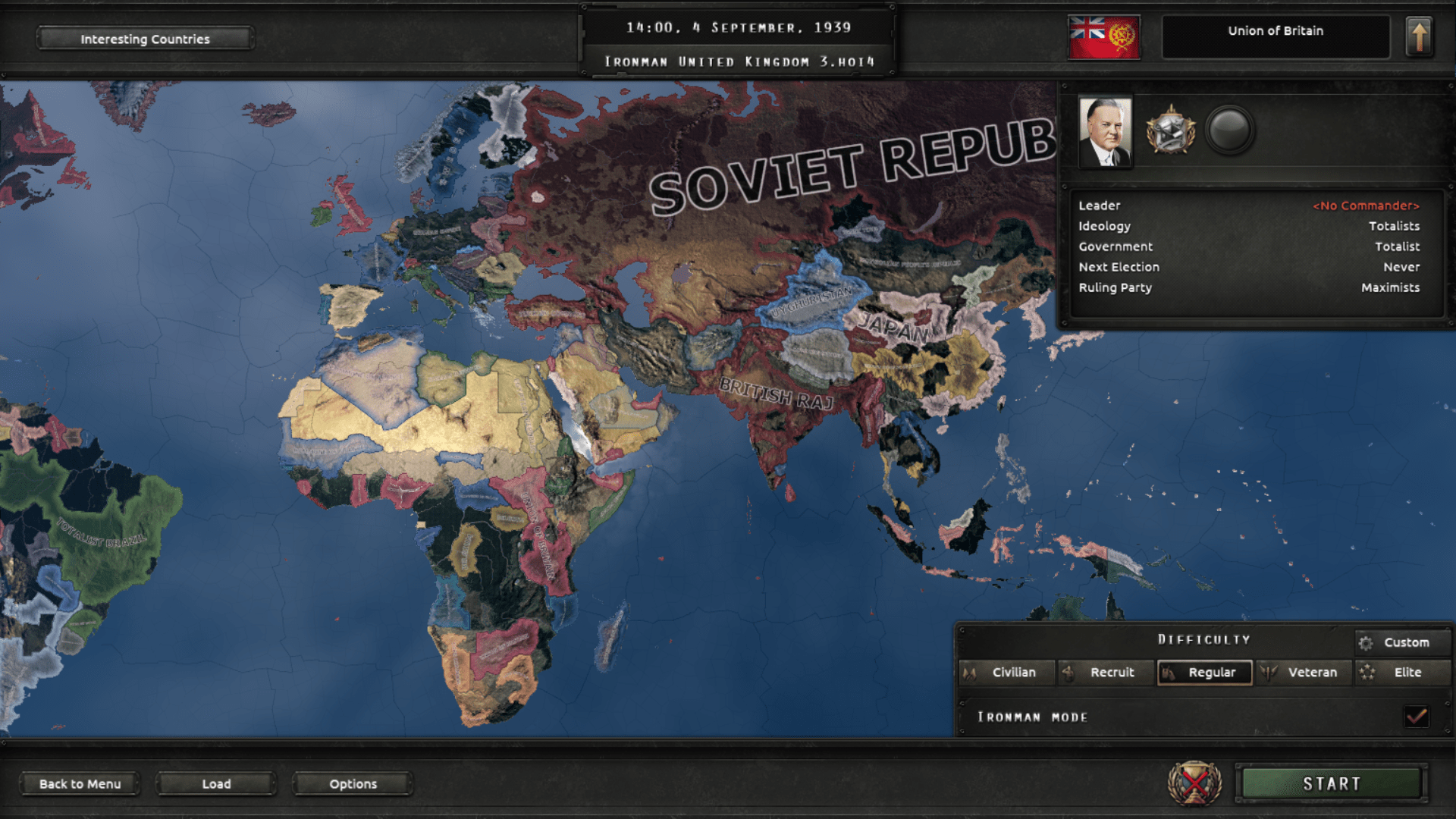Enable Elite difficulty

click(1404, 672)
